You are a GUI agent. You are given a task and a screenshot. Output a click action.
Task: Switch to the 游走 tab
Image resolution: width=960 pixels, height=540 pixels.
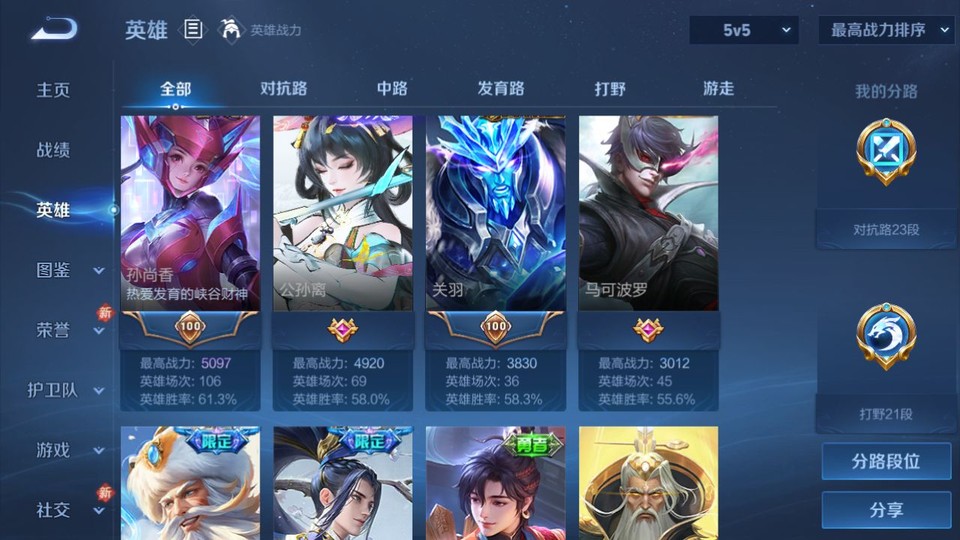[x=718, y=89]
